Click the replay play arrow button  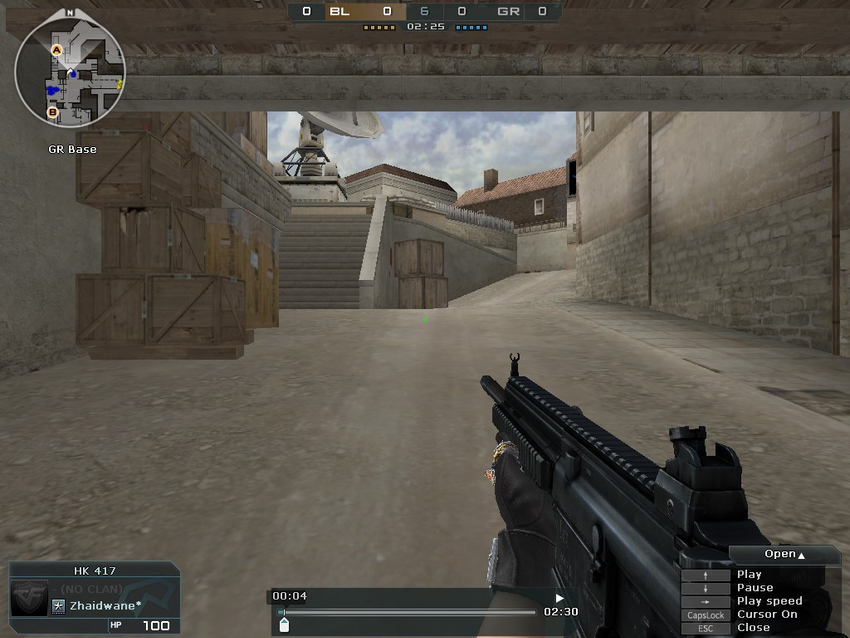click(559, 597)
